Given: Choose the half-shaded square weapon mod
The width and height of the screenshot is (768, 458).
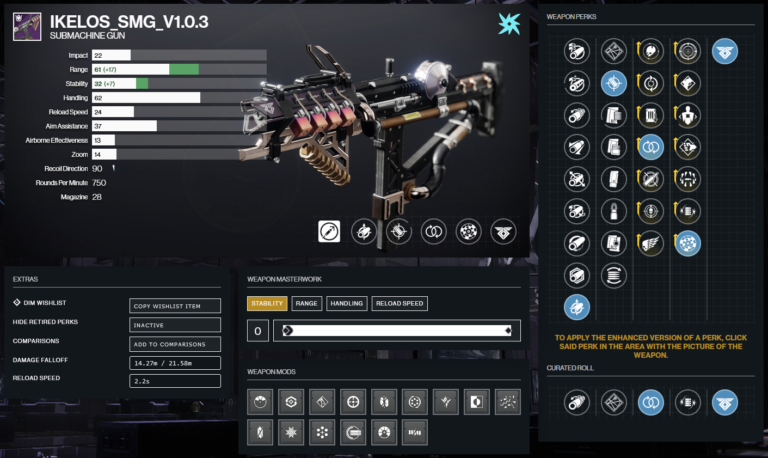Looking at the screenshot, I should (x=476, y=401).
